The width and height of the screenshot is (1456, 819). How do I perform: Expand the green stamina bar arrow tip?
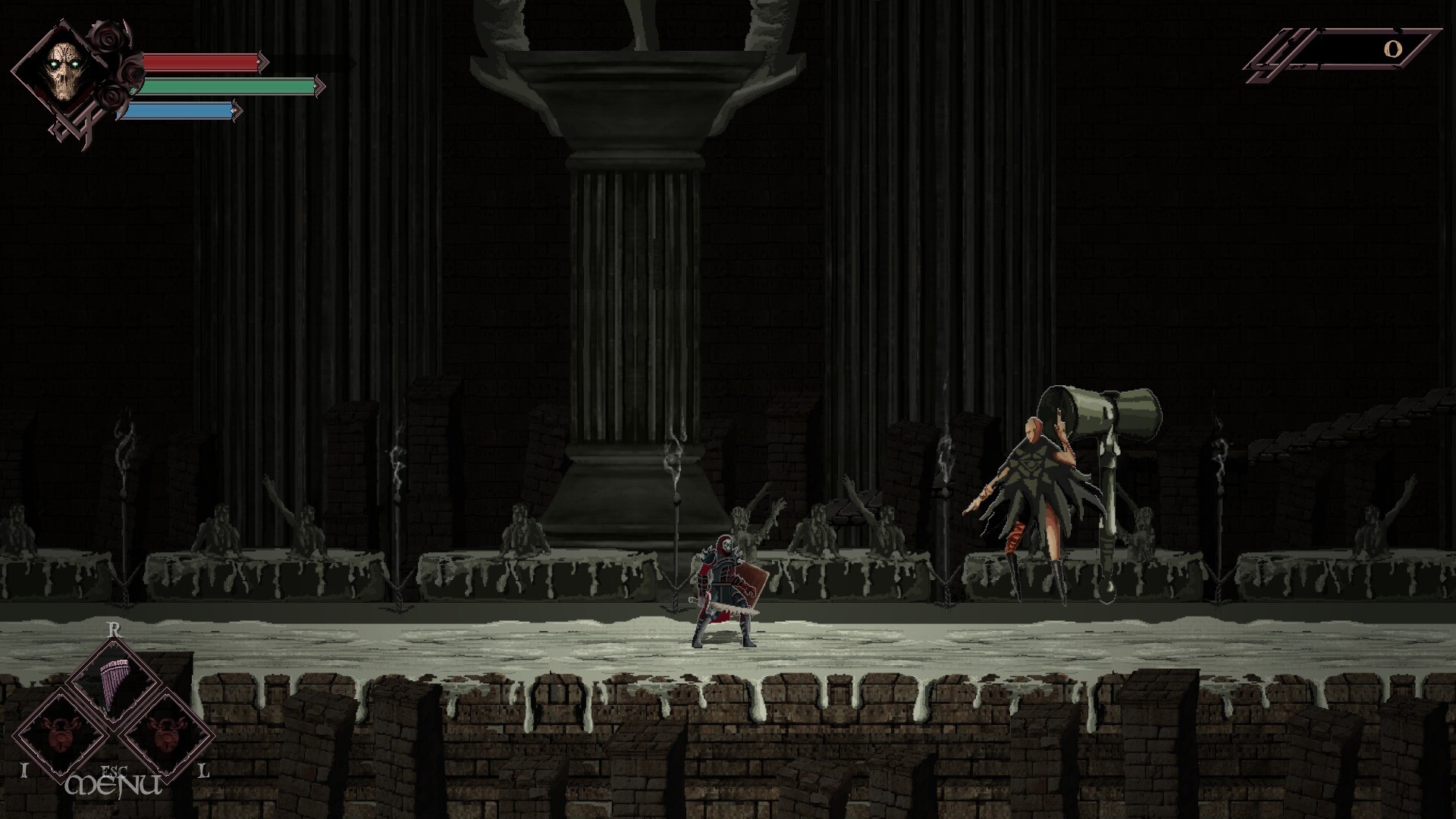pos(318,86)
